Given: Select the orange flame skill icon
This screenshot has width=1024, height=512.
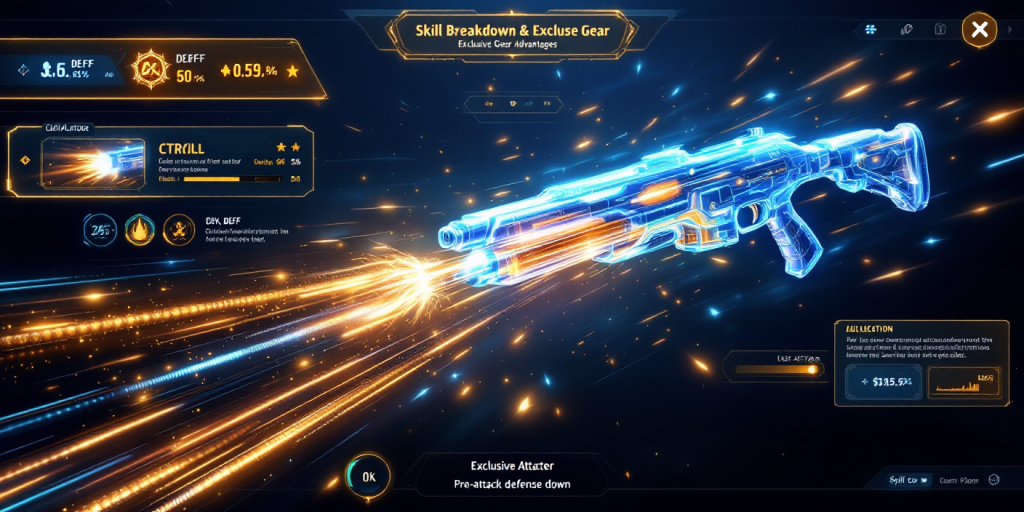Looking at the screenshot, I should pos(137,230).
